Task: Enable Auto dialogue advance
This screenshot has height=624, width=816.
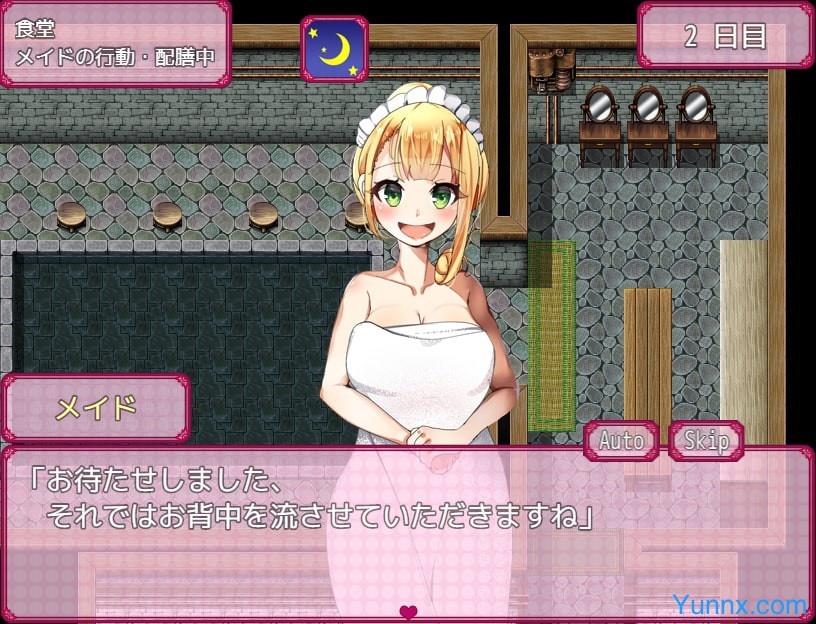Action: pyautogui.click(x=621, y=441)
